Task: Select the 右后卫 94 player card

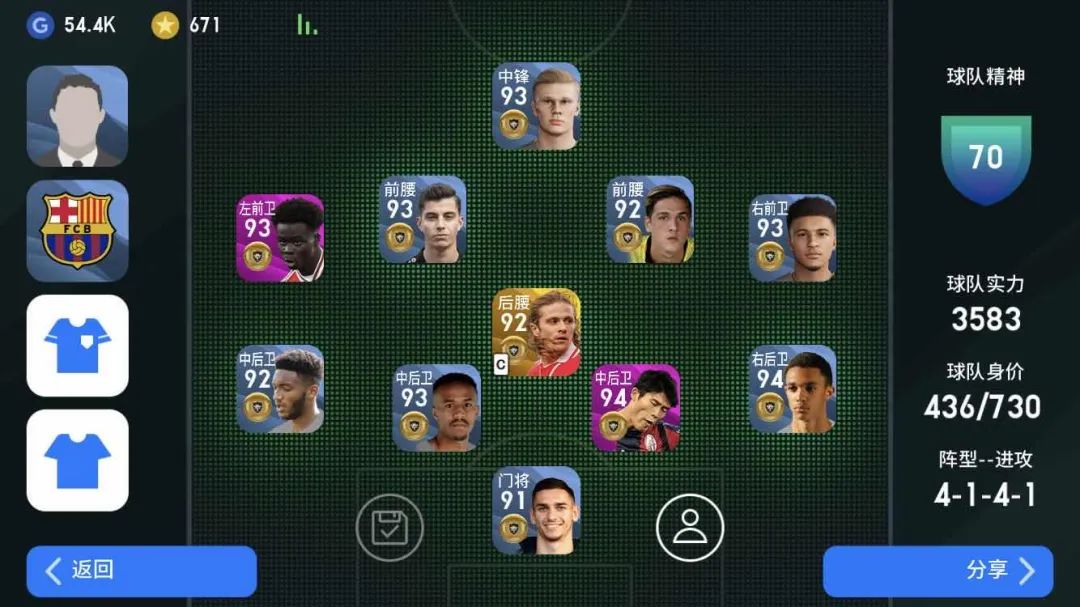Action: (x=792, y=389)
